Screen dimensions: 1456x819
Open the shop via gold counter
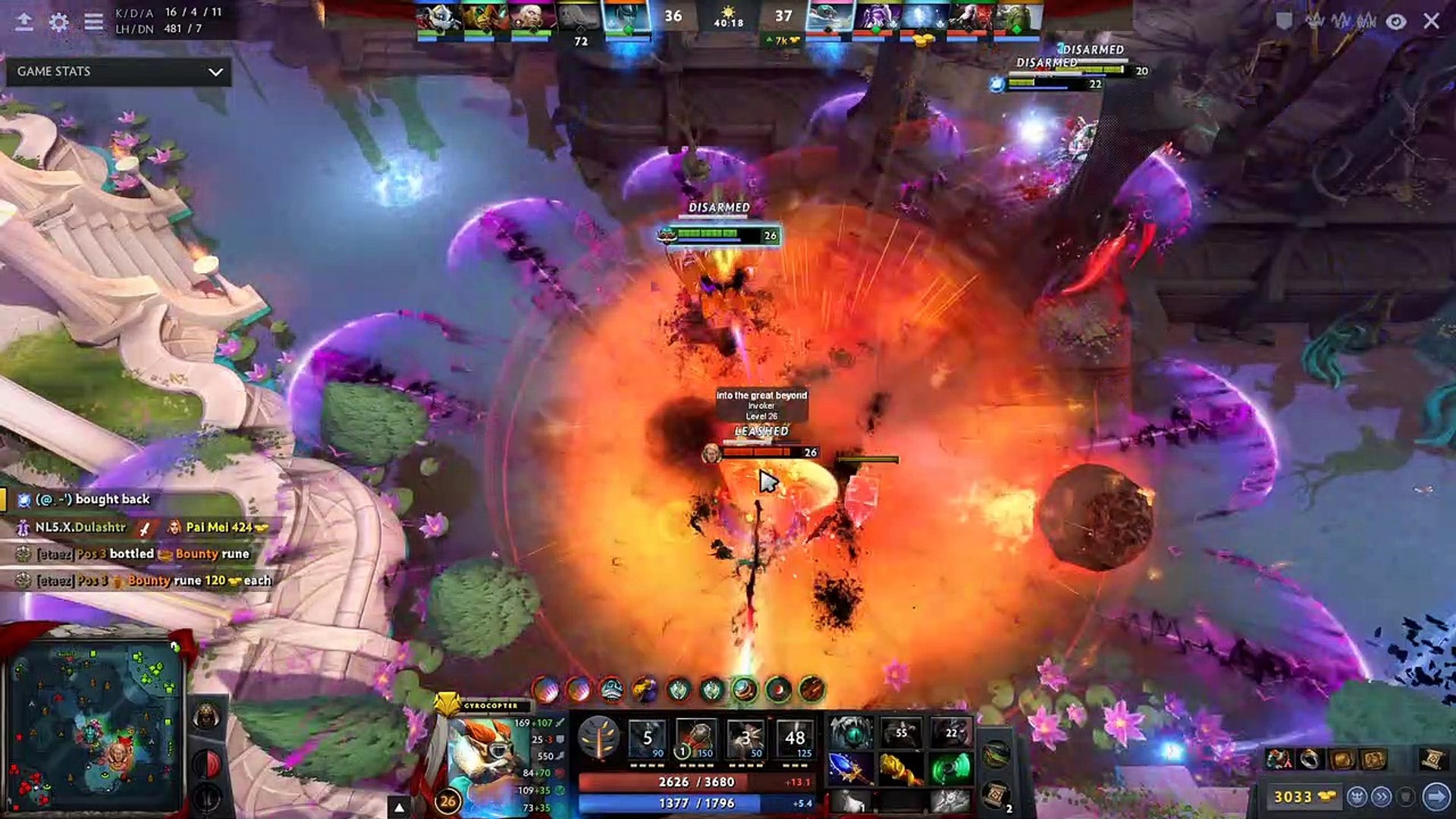(1303, 797)
